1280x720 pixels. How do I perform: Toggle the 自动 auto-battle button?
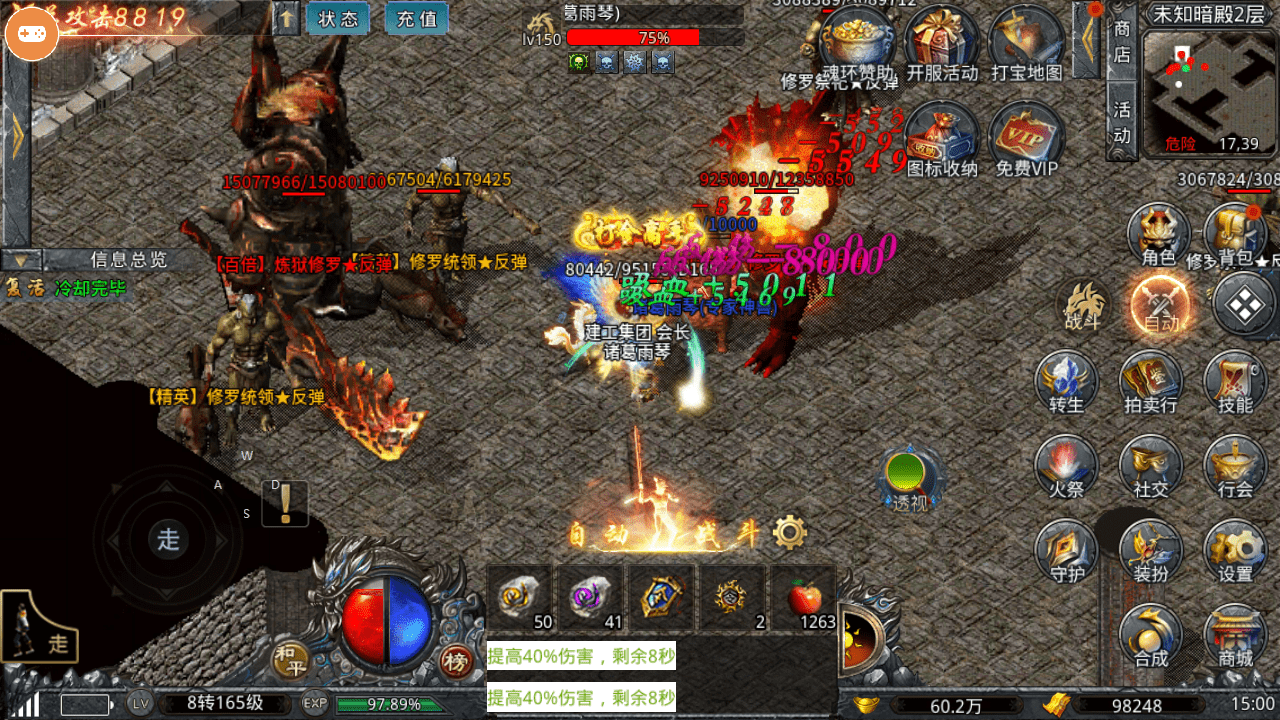click(1161, 303)
